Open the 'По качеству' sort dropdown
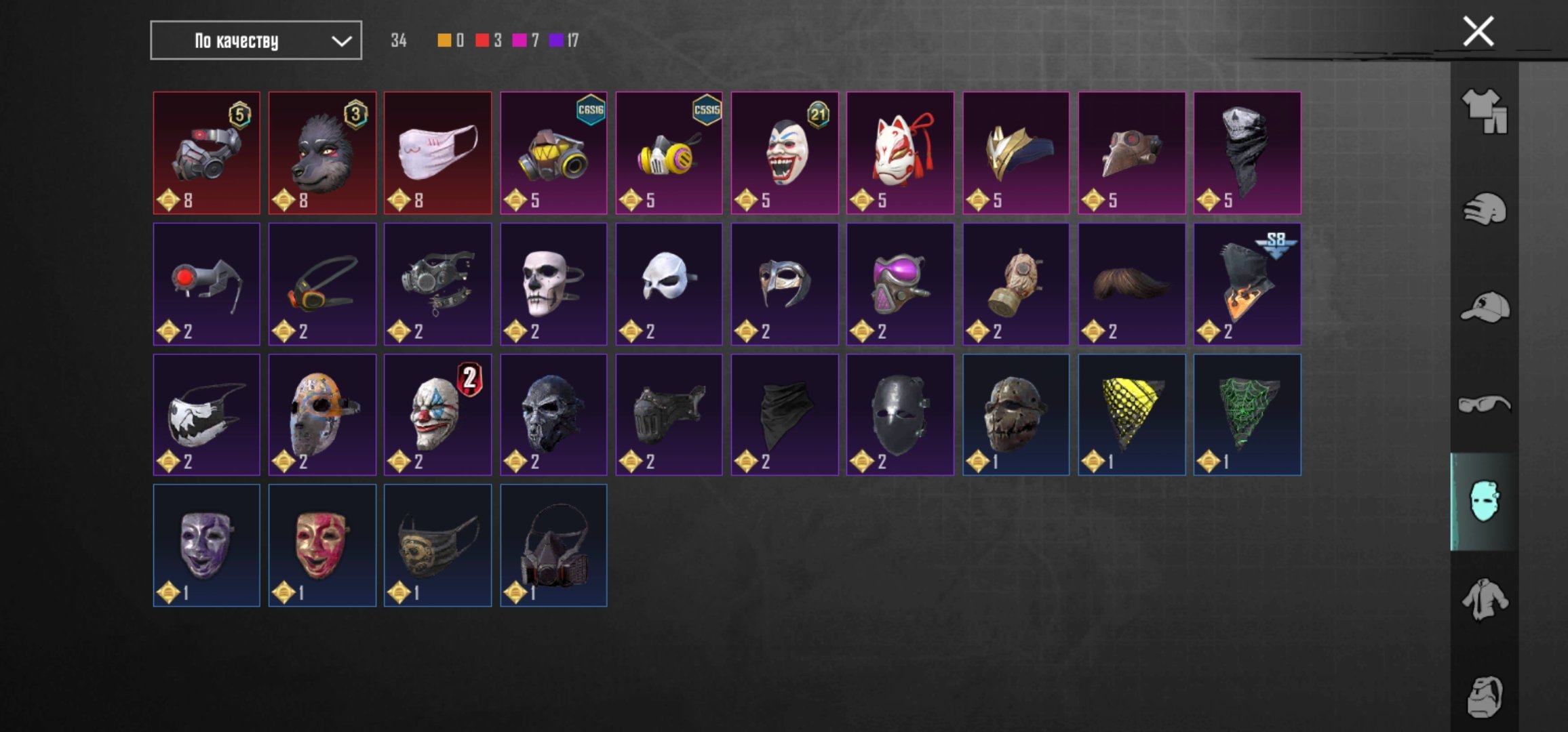The image size is (1568, 732). click(256, 41)
